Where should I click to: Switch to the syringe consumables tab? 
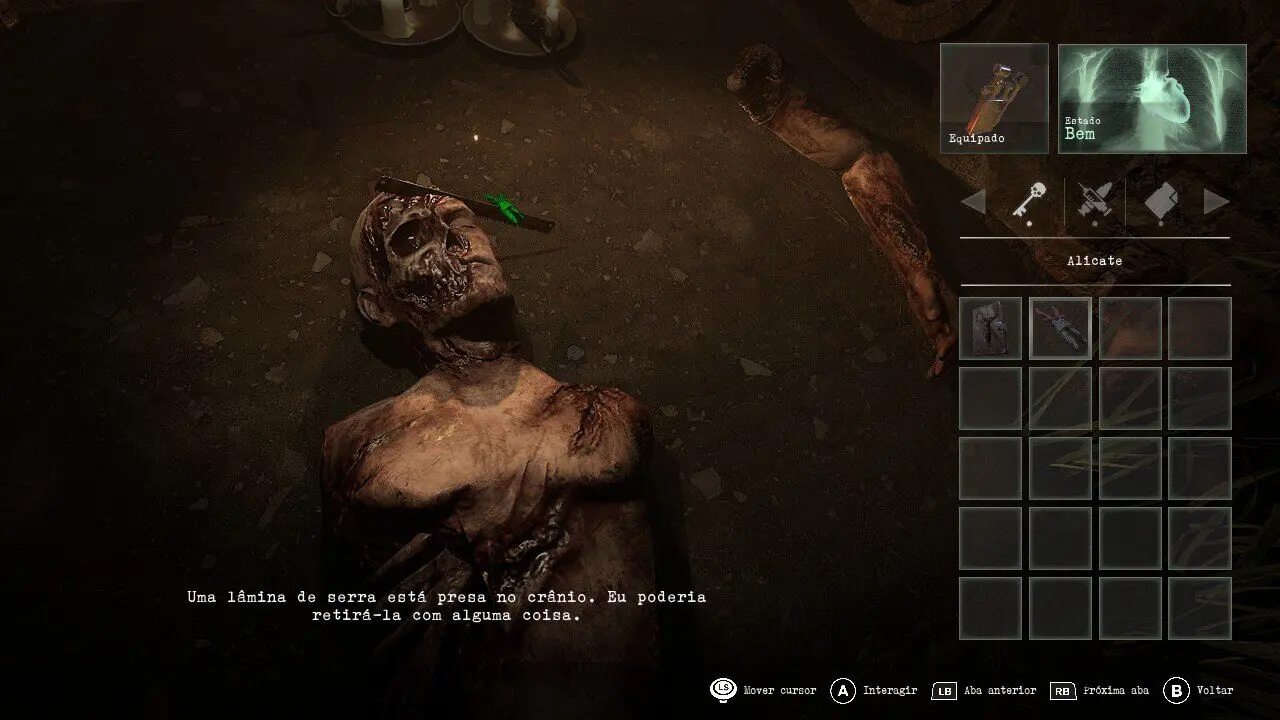(x=1094, y=201)
